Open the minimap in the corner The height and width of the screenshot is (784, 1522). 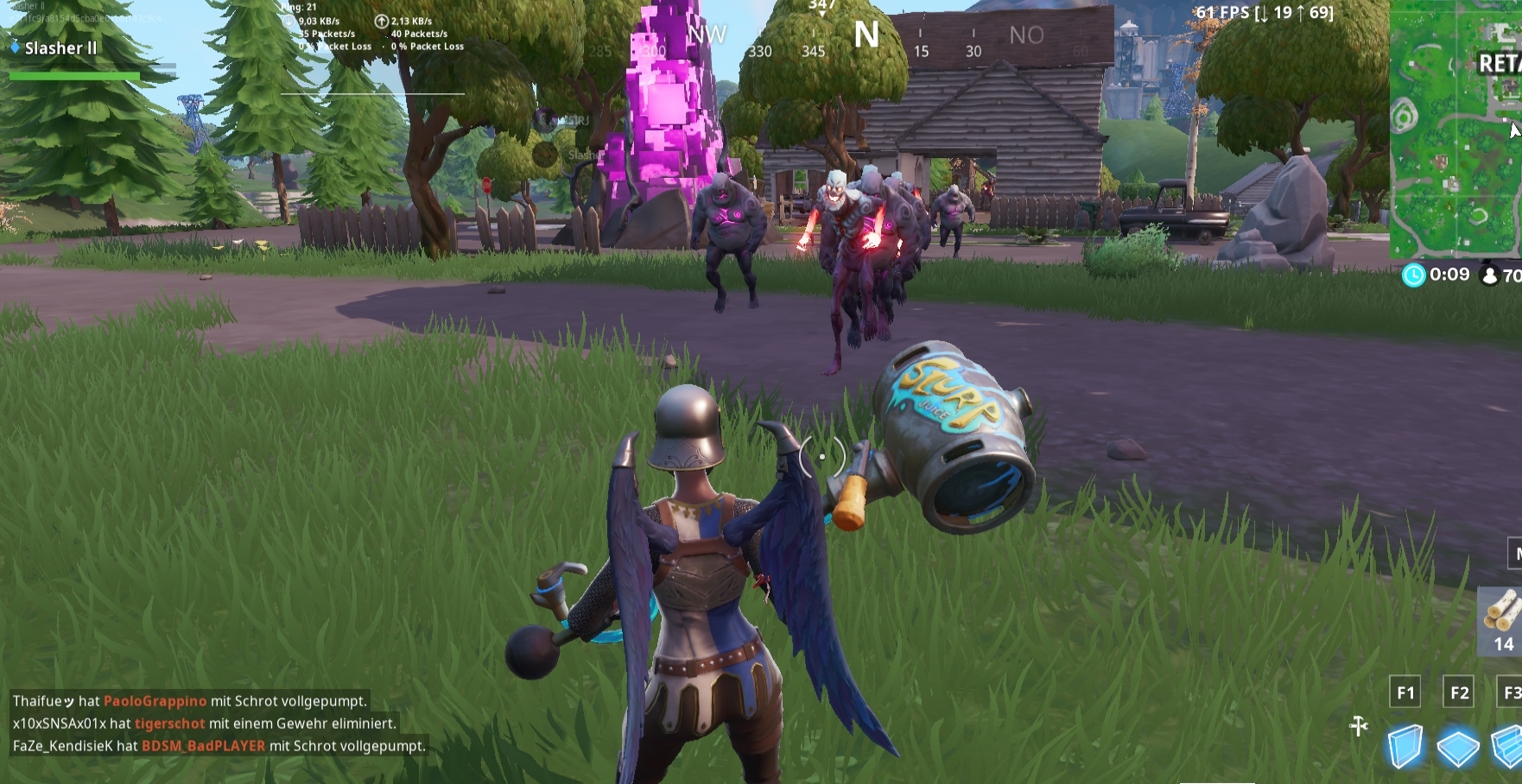(x=1456, y=130)
